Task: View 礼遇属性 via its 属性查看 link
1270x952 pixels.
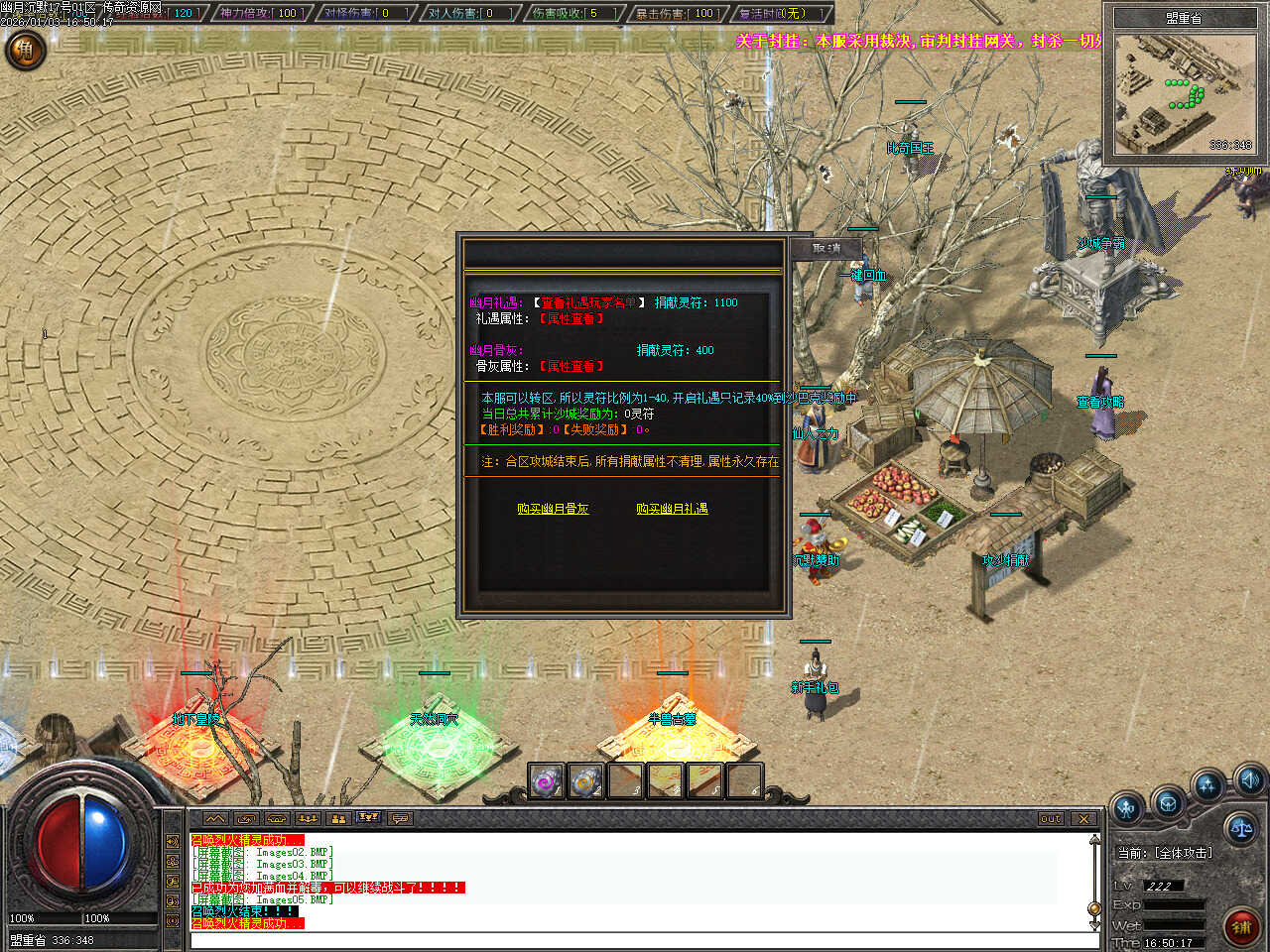Action: tap(571, 318)
